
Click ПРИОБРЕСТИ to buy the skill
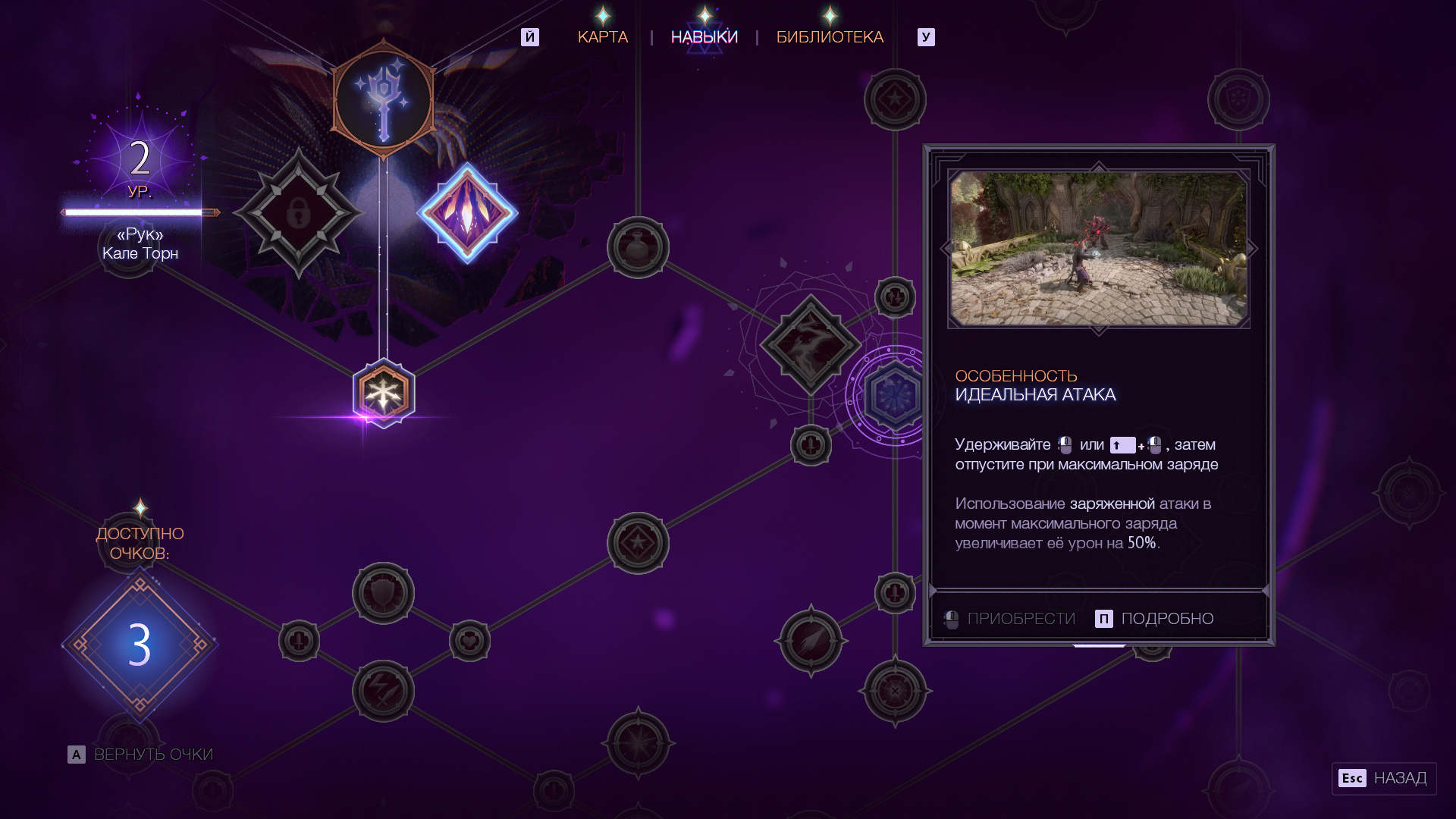[1009, 619]
